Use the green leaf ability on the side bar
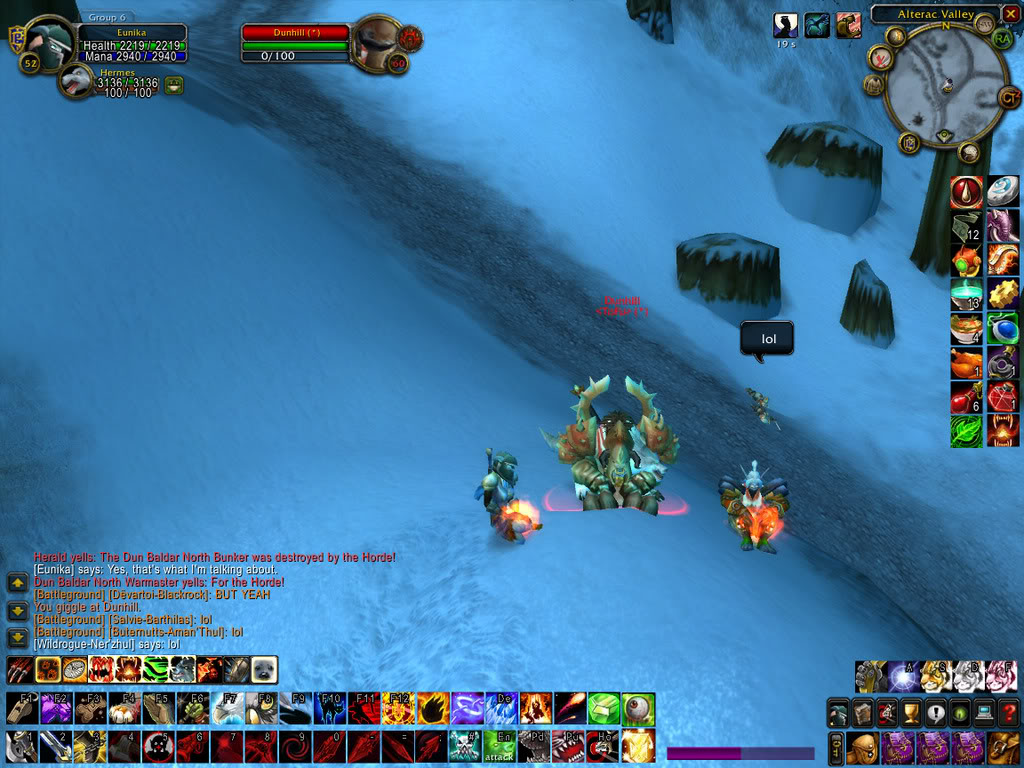Screen dimensions: 1024x768 (966, 431)
